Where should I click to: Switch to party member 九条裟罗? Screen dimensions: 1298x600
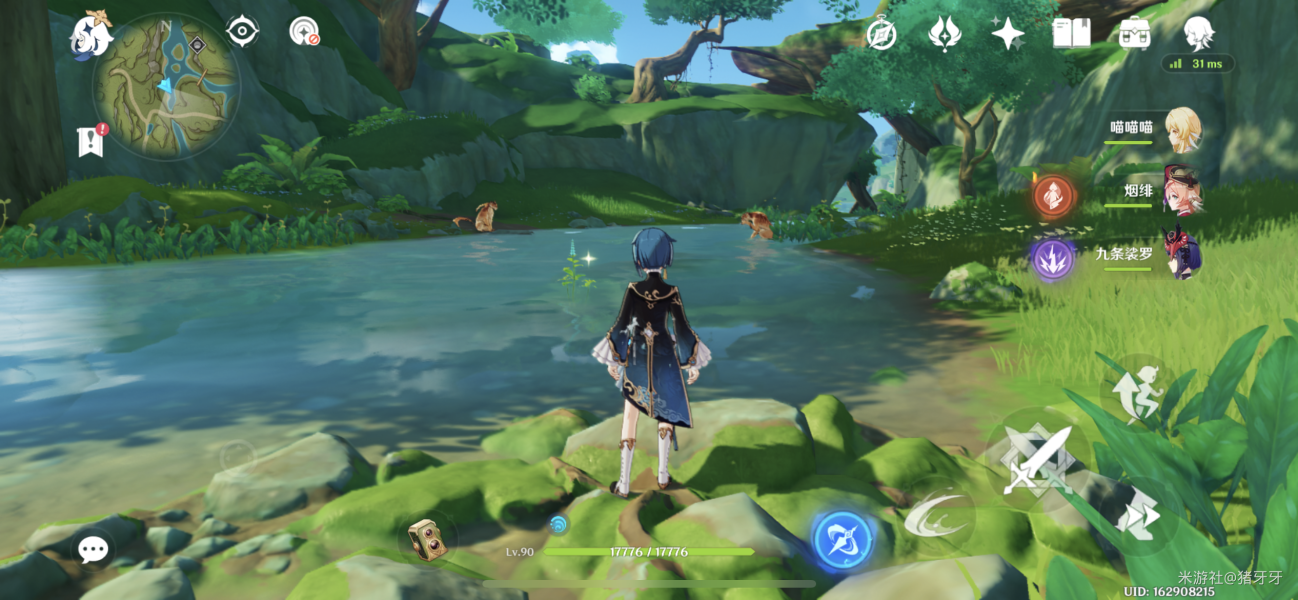(1181, 256)
